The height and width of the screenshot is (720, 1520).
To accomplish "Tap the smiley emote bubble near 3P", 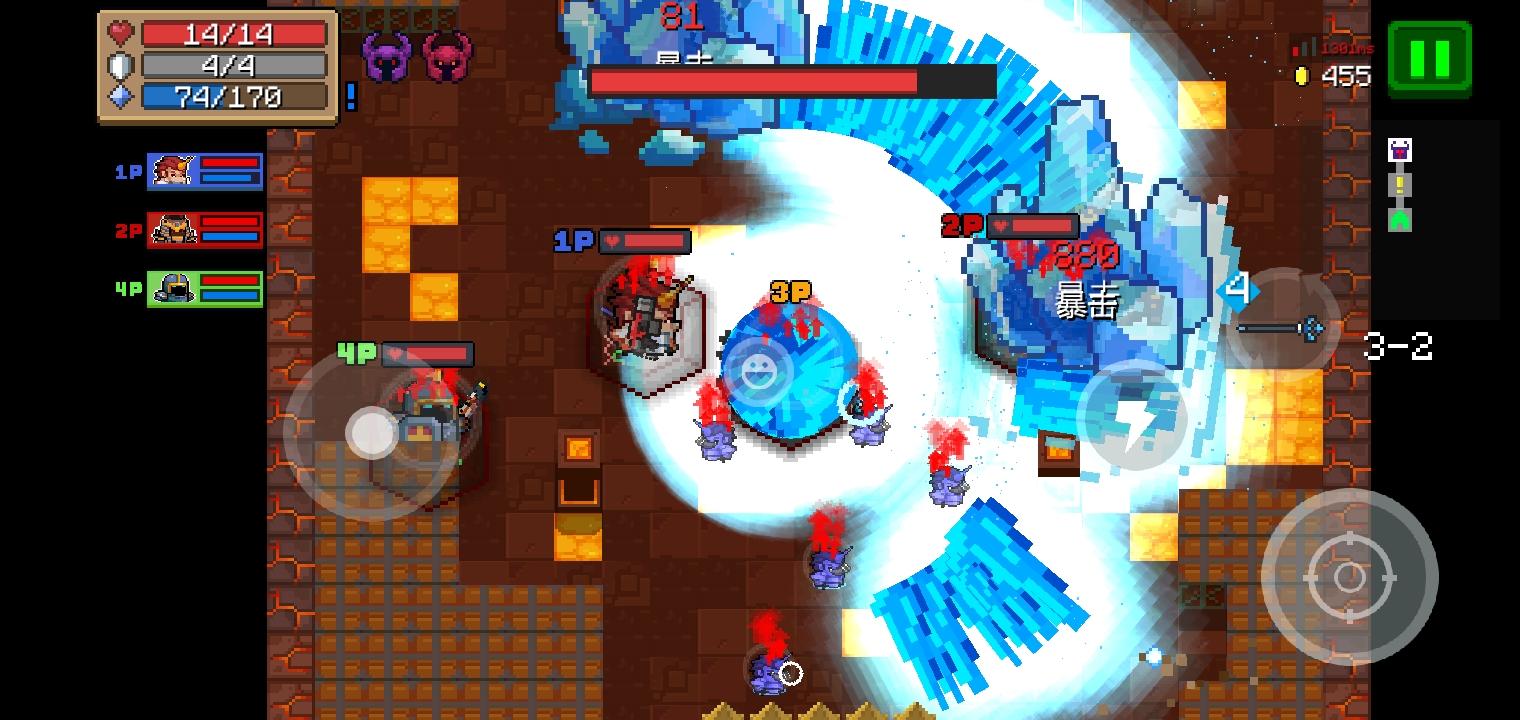I will coord(760,371).
